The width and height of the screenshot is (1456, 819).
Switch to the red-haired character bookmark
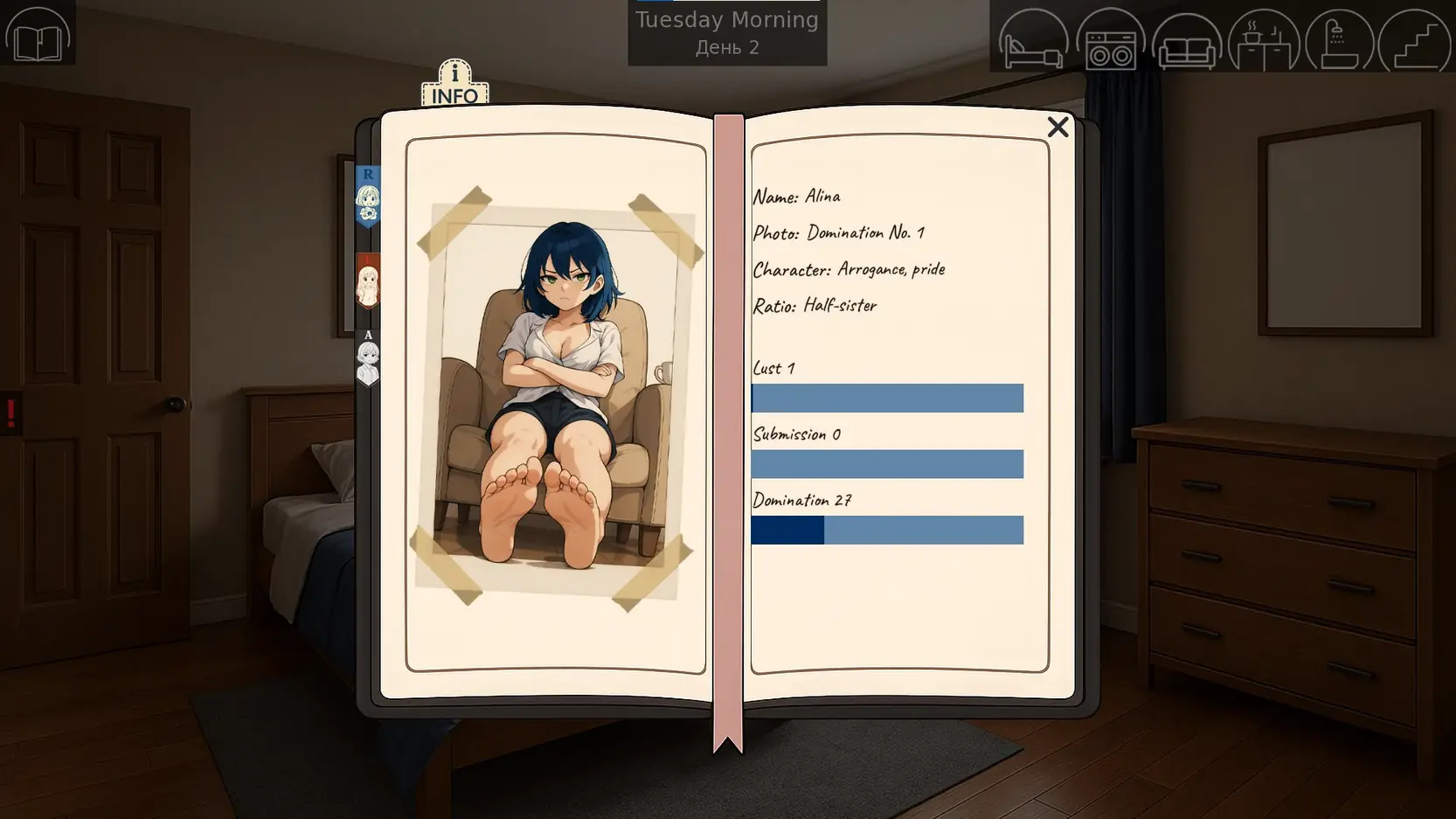coord(368,281)
